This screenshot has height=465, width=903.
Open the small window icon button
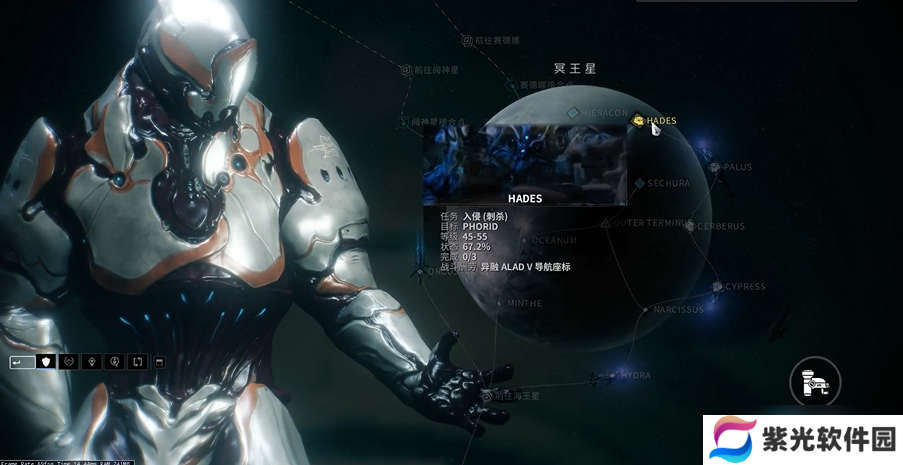pos(160,361)
